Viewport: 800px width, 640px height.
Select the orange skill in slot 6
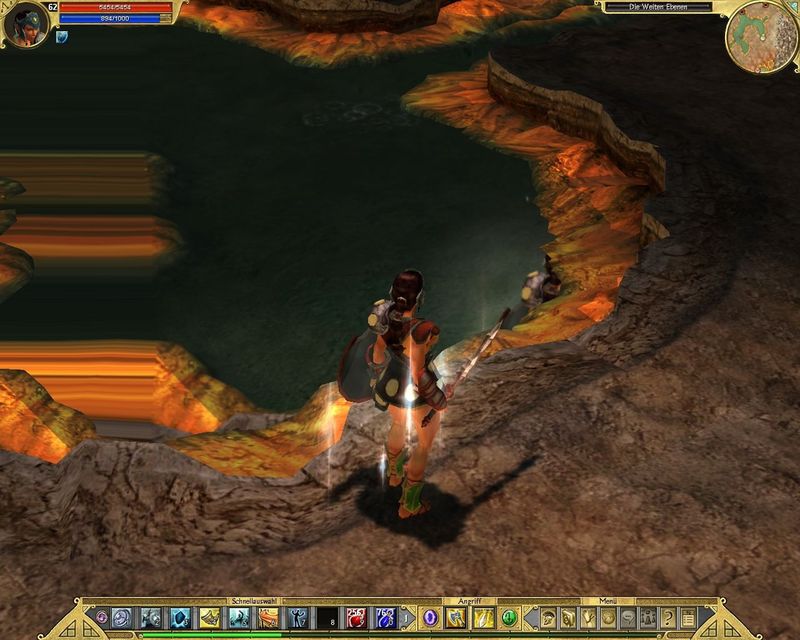[269, 618]
